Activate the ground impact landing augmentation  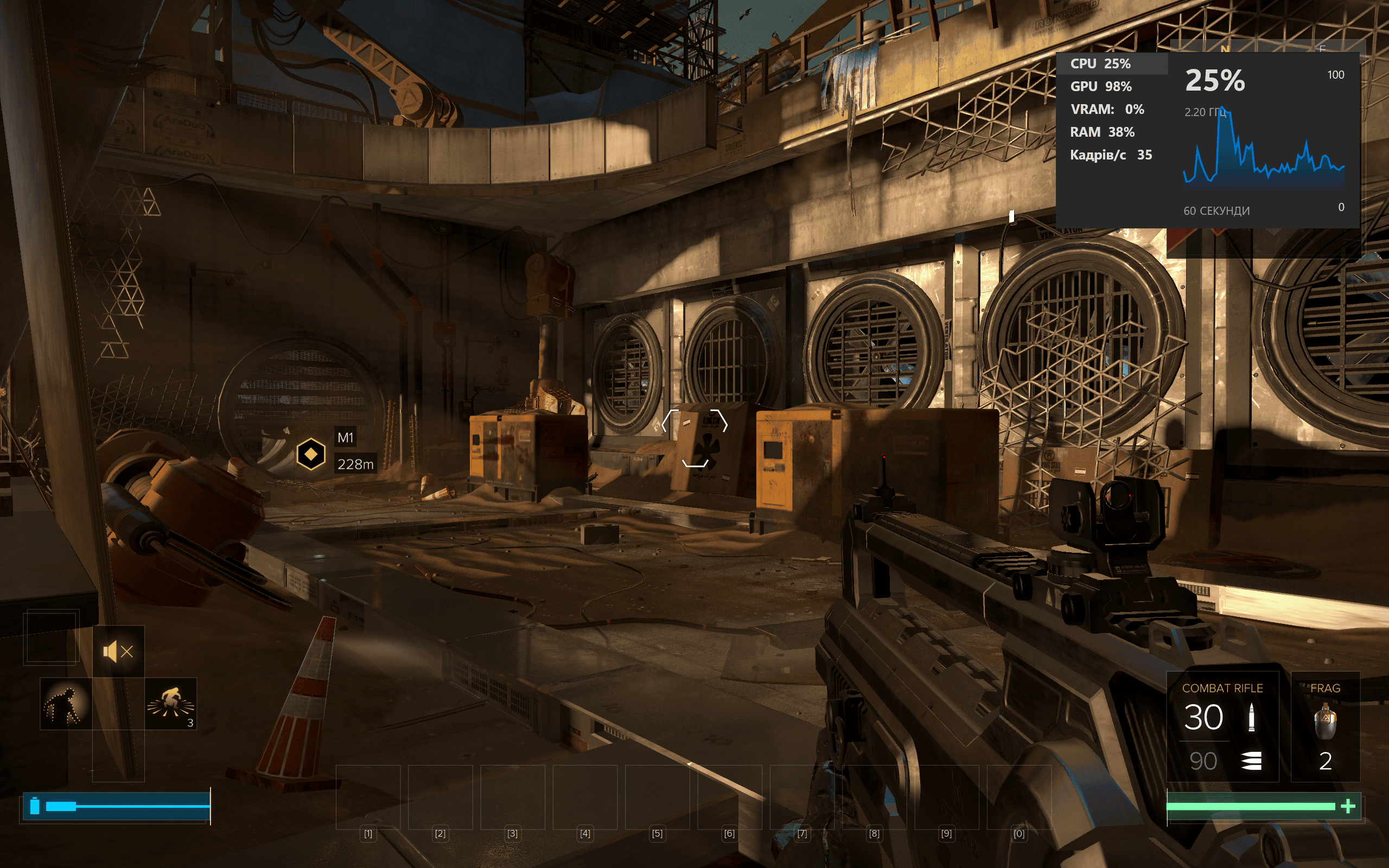170,704
